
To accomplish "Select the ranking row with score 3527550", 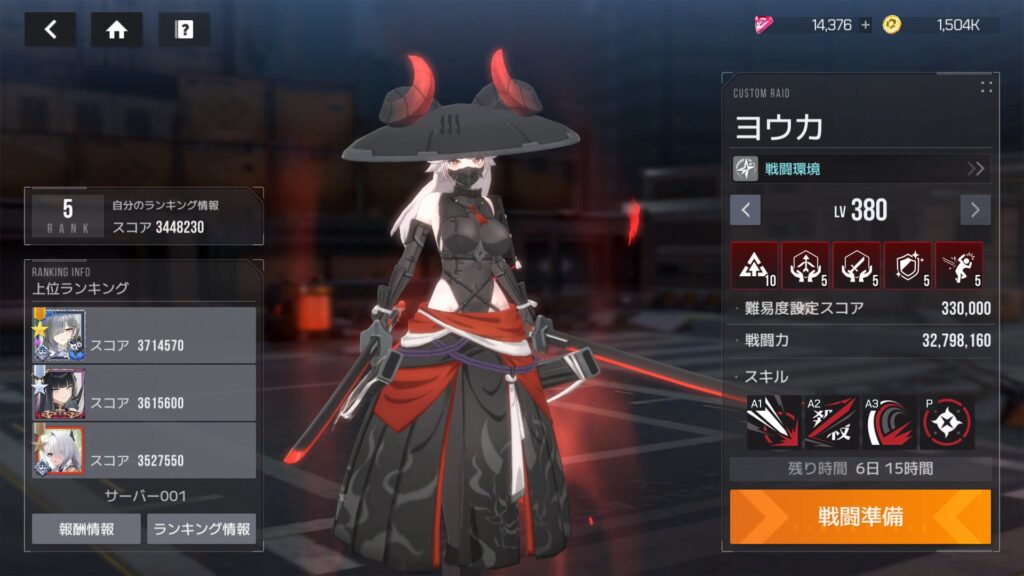I will point(144,451).
